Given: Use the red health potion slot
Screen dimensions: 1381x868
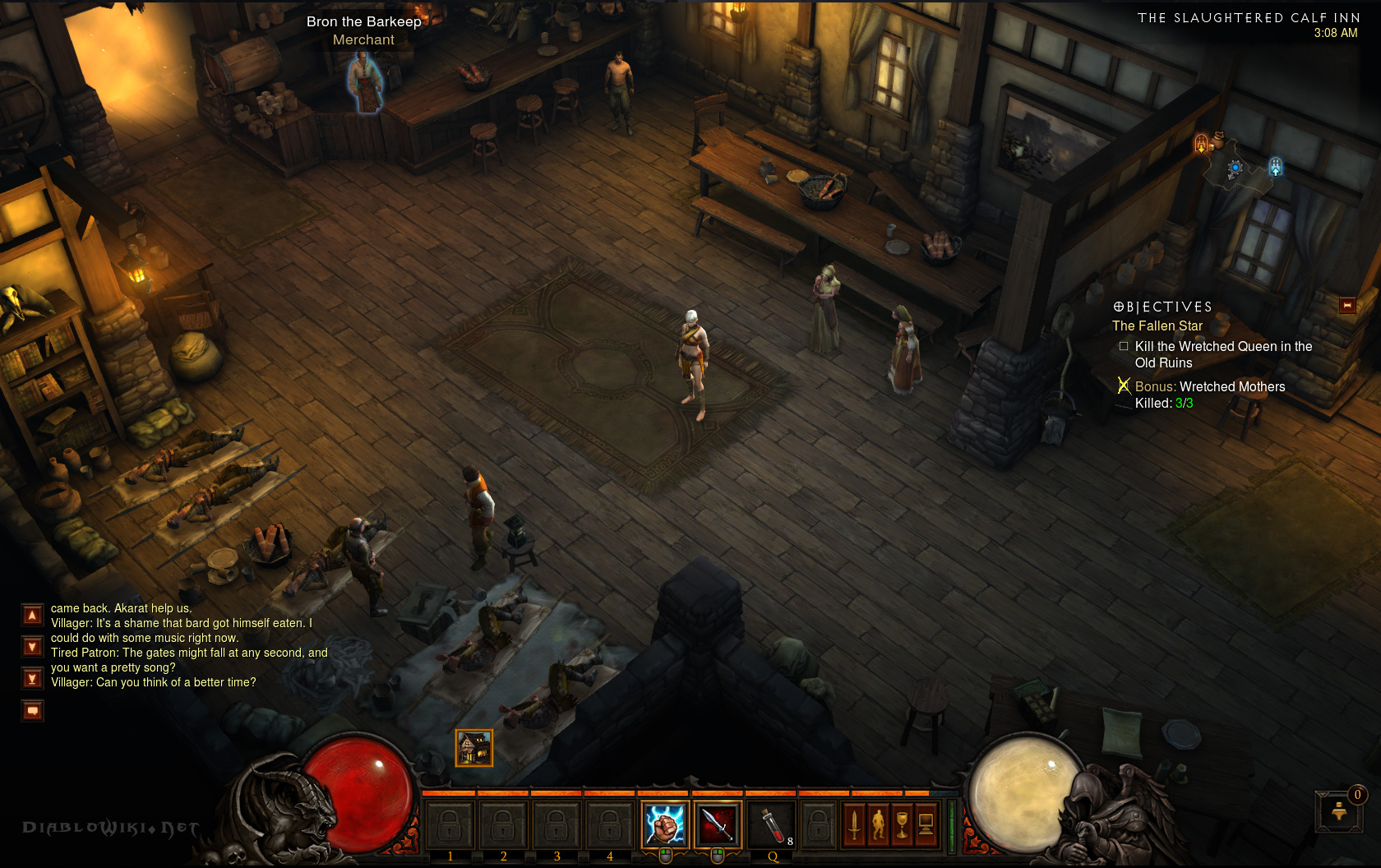Looking at the screenshot, I should pyautogui.click(x=770, y=824).
